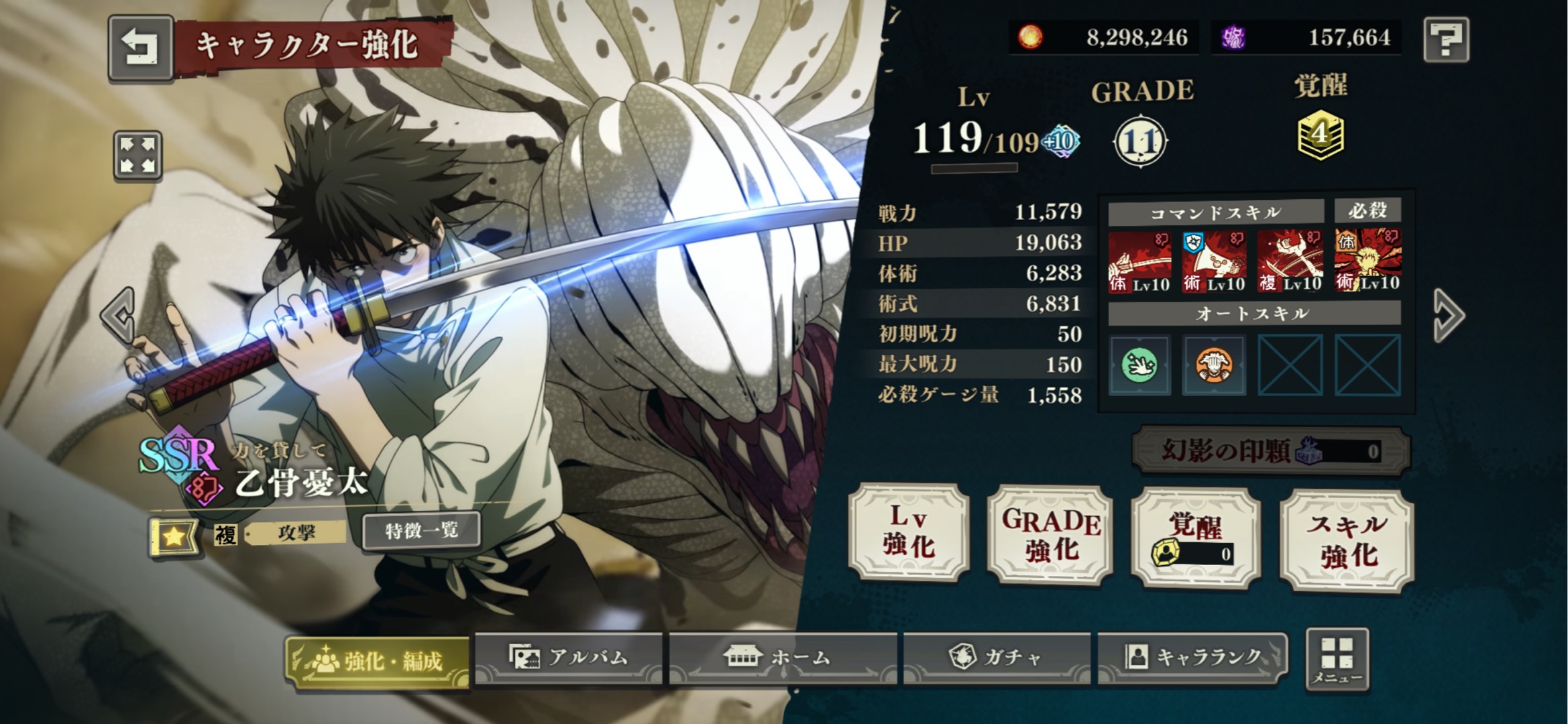The width and height of the screenshot is (1568, 724).
Task: Select the green hand auto skill icon
Action: click(x=1139, y=365)
